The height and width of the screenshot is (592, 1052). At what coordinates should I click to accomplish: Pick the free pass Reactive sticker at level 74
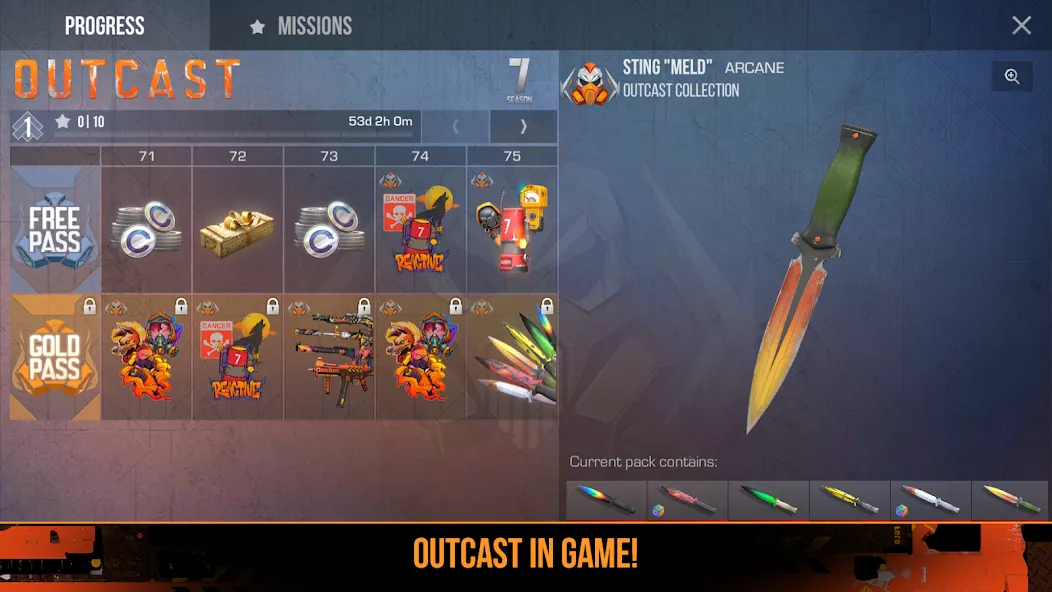pos(420,229)
